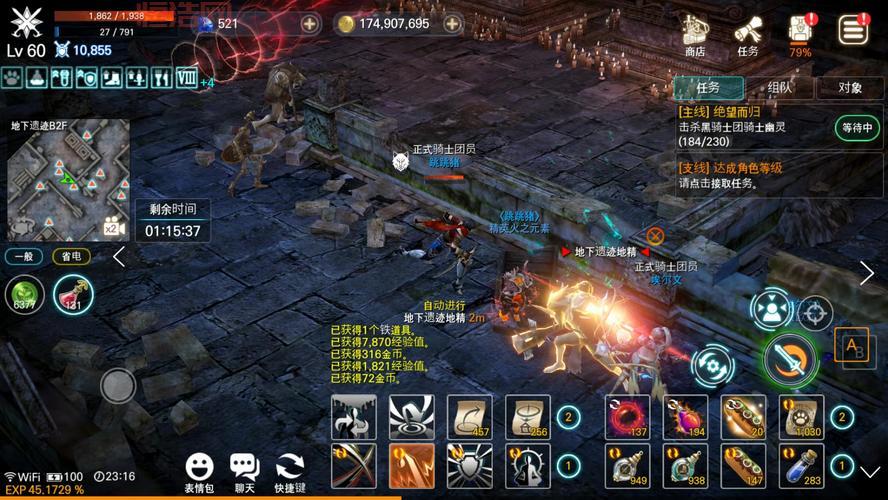Open the hamburger main menu

pyautogui.click(x=853, y=29)
